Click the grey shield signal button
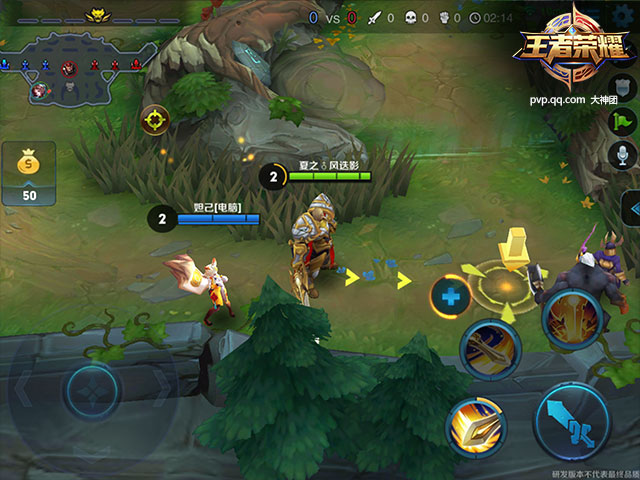The image size is (640, 480). tap(623, 88)
